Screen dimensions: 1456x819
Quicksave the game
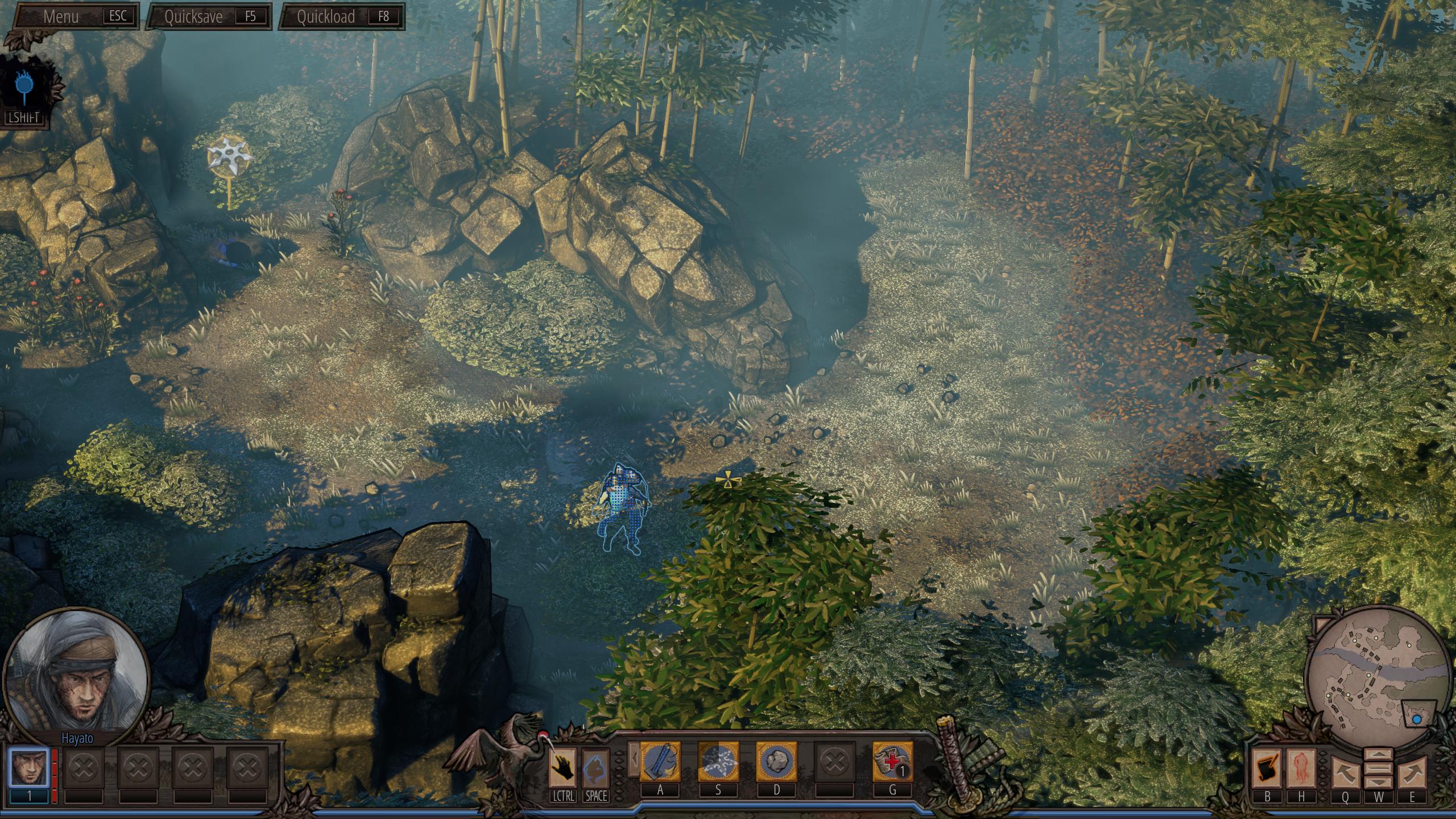pos(208,16)
